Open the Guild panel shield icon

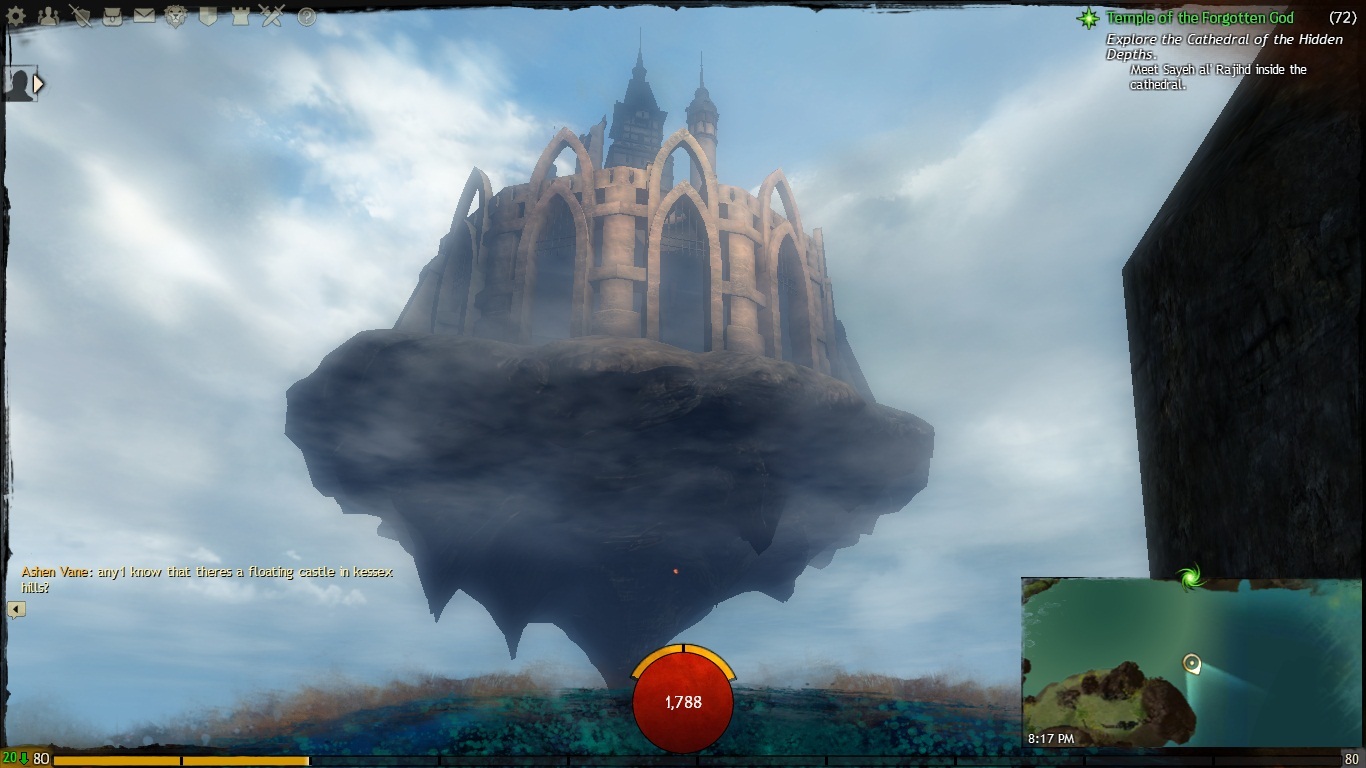208,15
